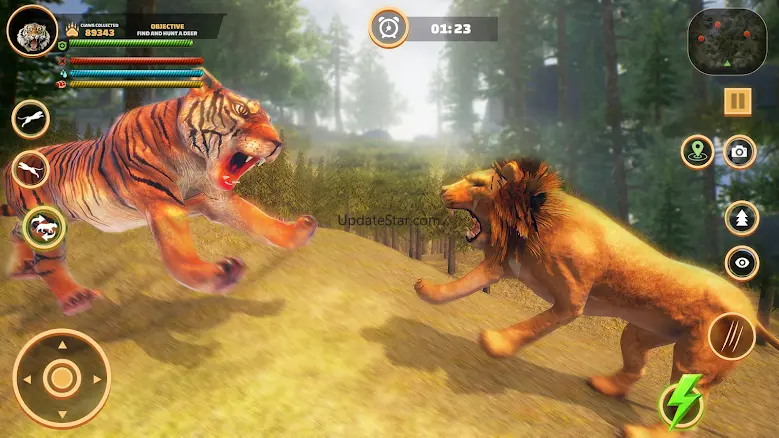Toggle the eye view button

(741, 263)
